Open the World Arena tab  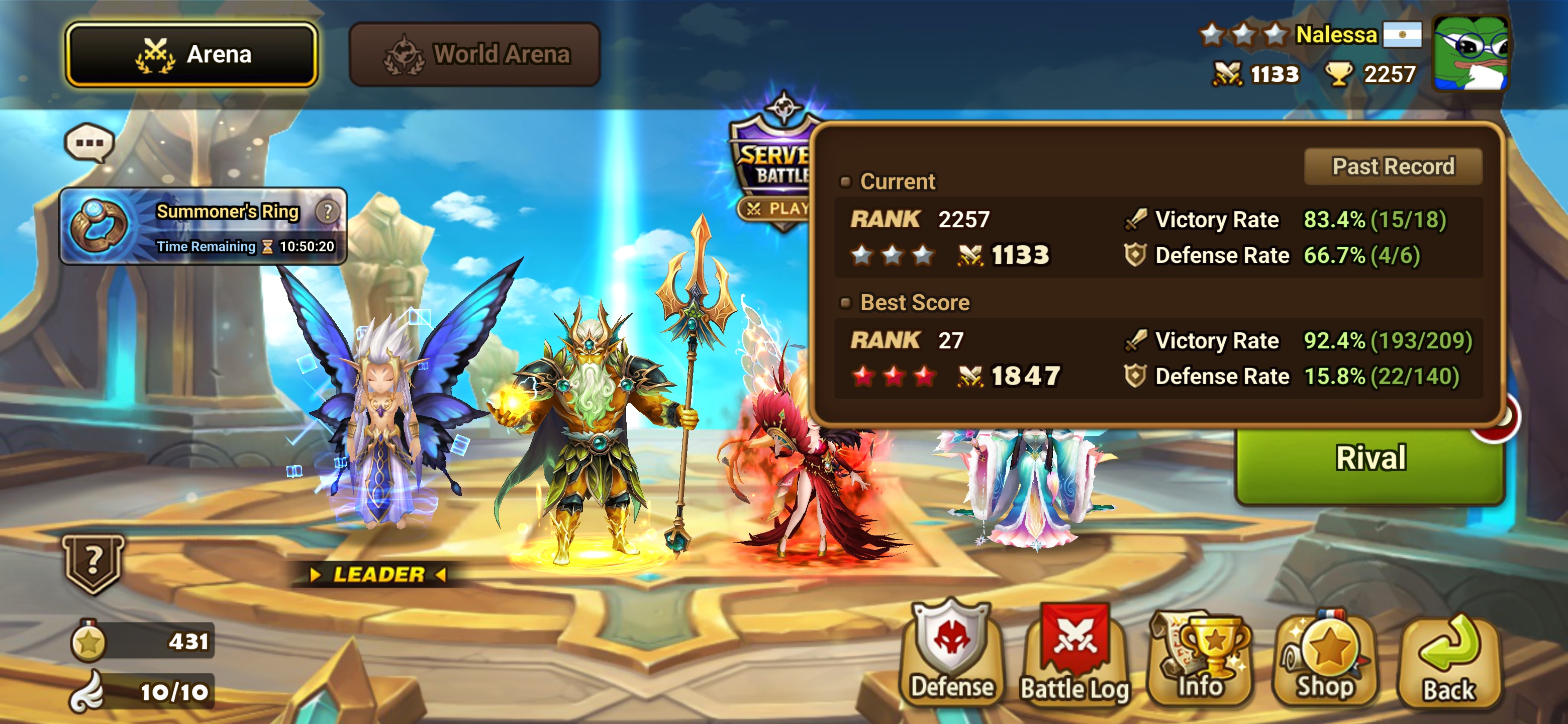pos(475,55)
